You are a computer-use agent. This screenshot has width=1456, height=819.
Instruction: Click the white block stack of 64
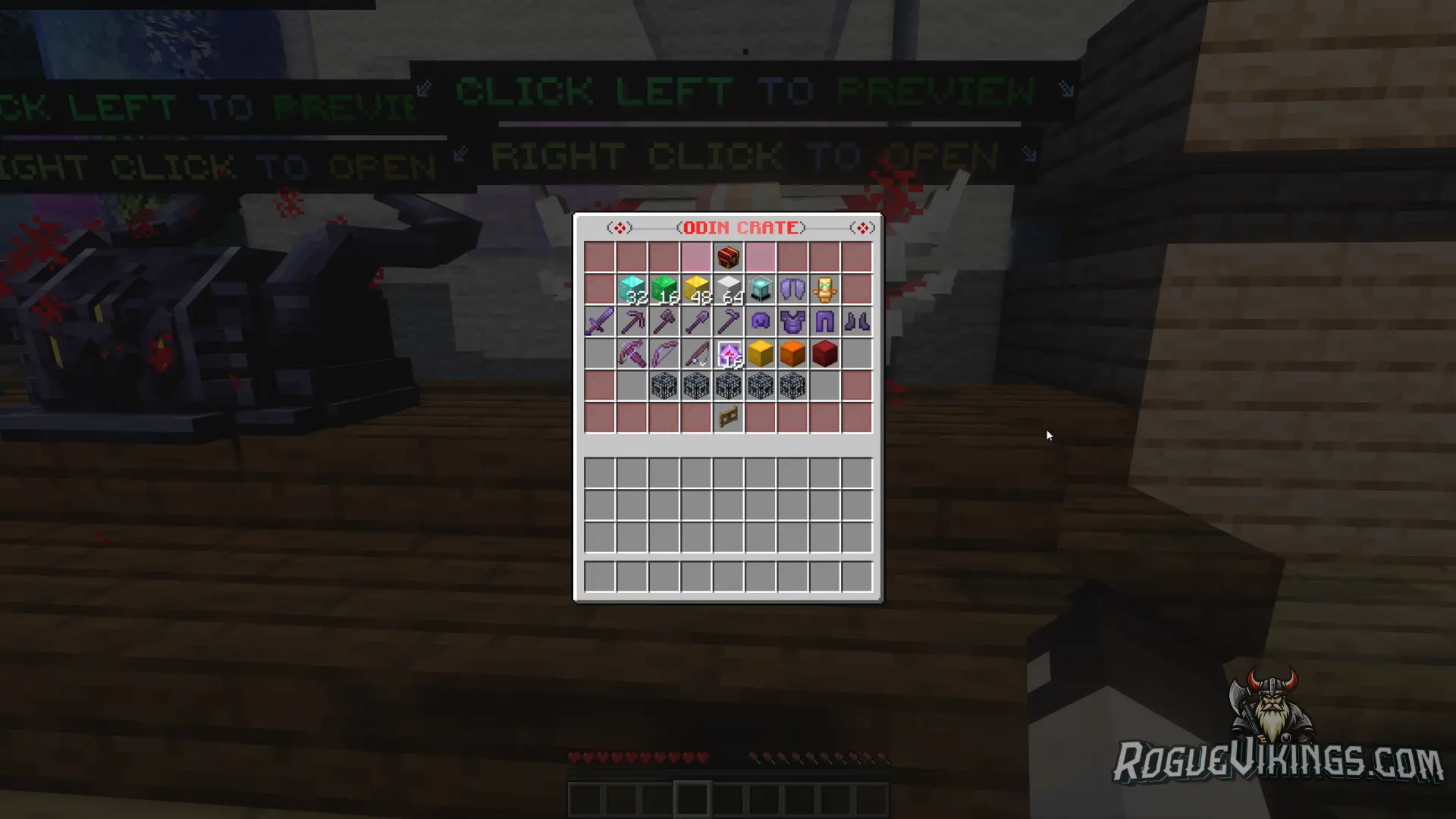(730, 288)
